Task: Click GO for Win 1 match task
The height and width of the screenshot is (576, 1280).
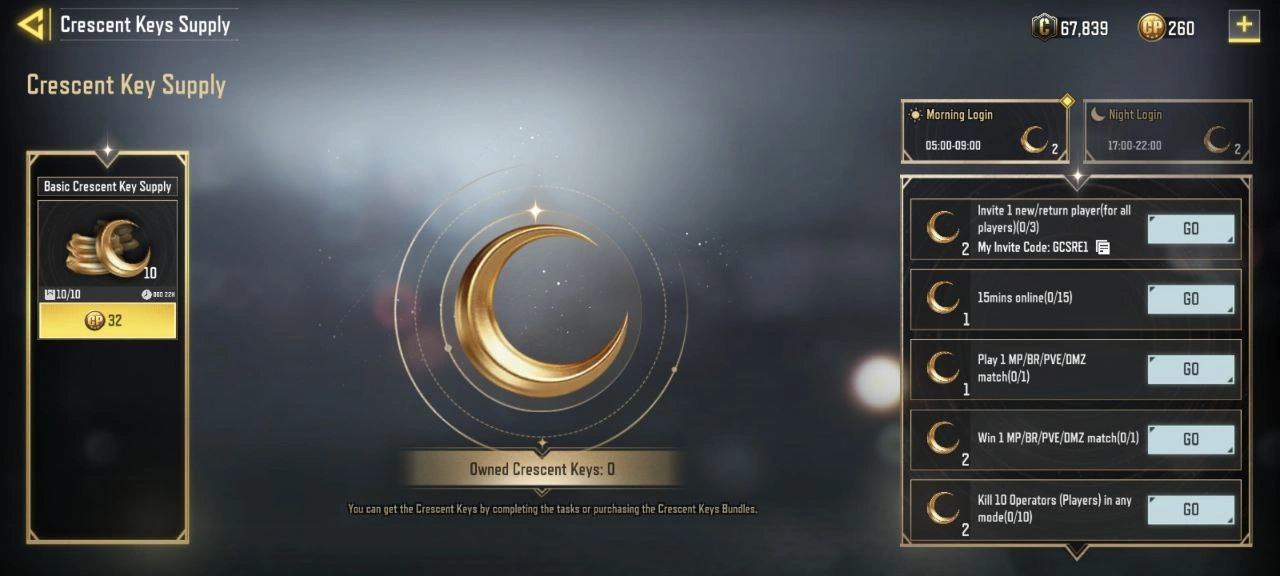Action: (1190, 439)
